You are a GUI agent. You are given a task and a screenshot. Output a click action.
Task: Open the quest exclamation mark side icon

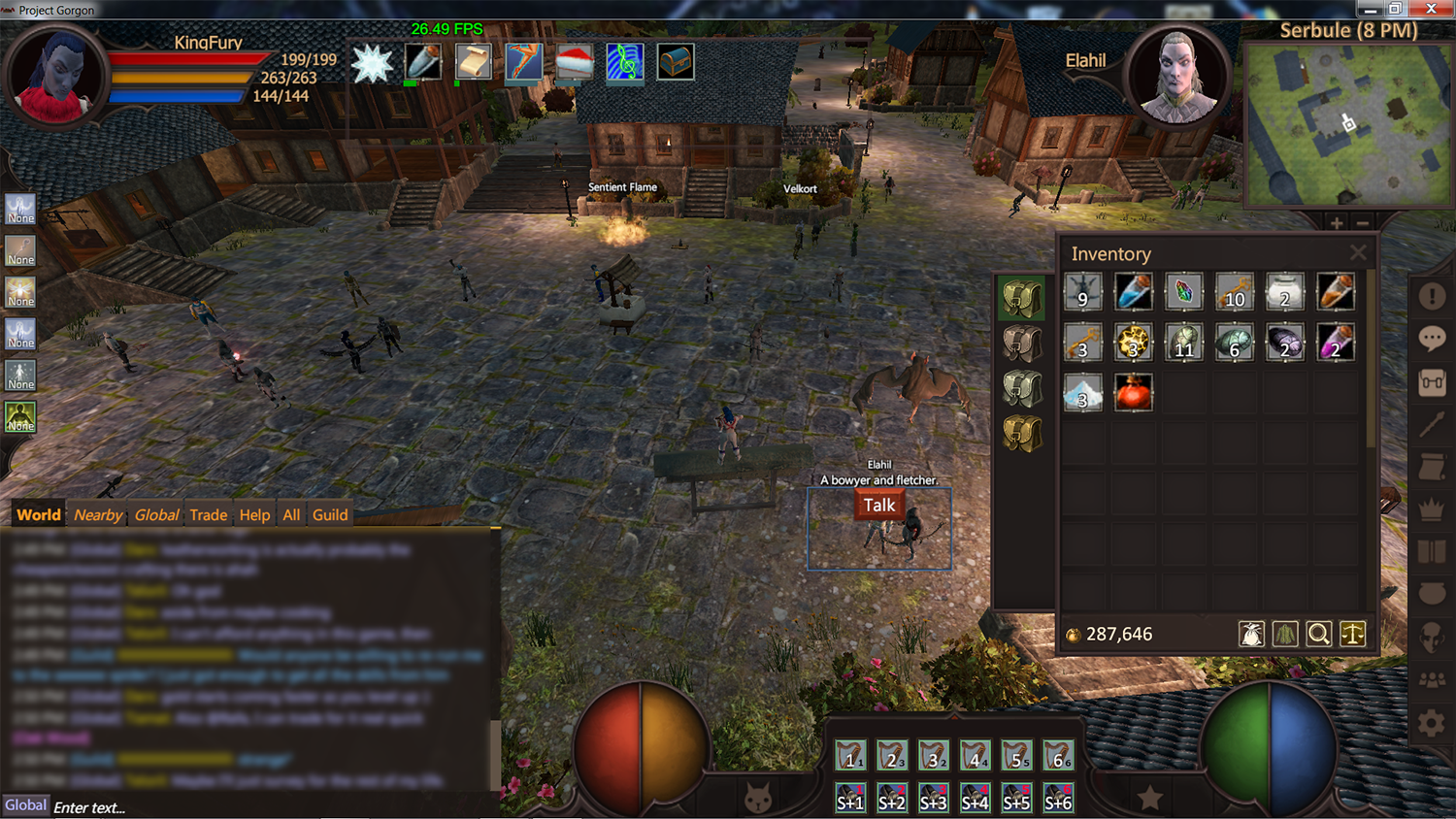coord(1432,296)
